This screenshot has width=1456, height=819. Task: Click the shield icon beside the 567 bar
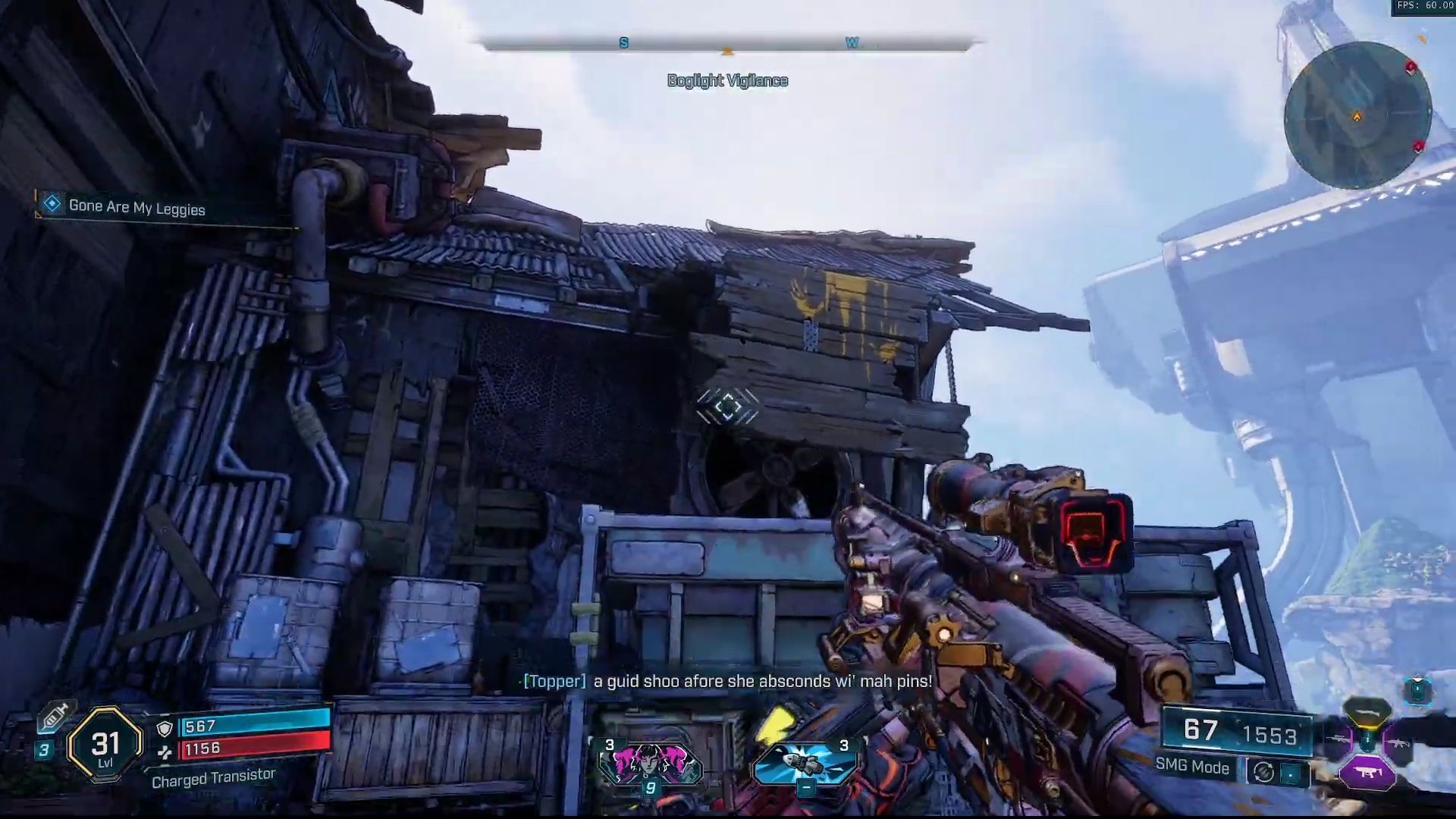click(x=165, y=730)
